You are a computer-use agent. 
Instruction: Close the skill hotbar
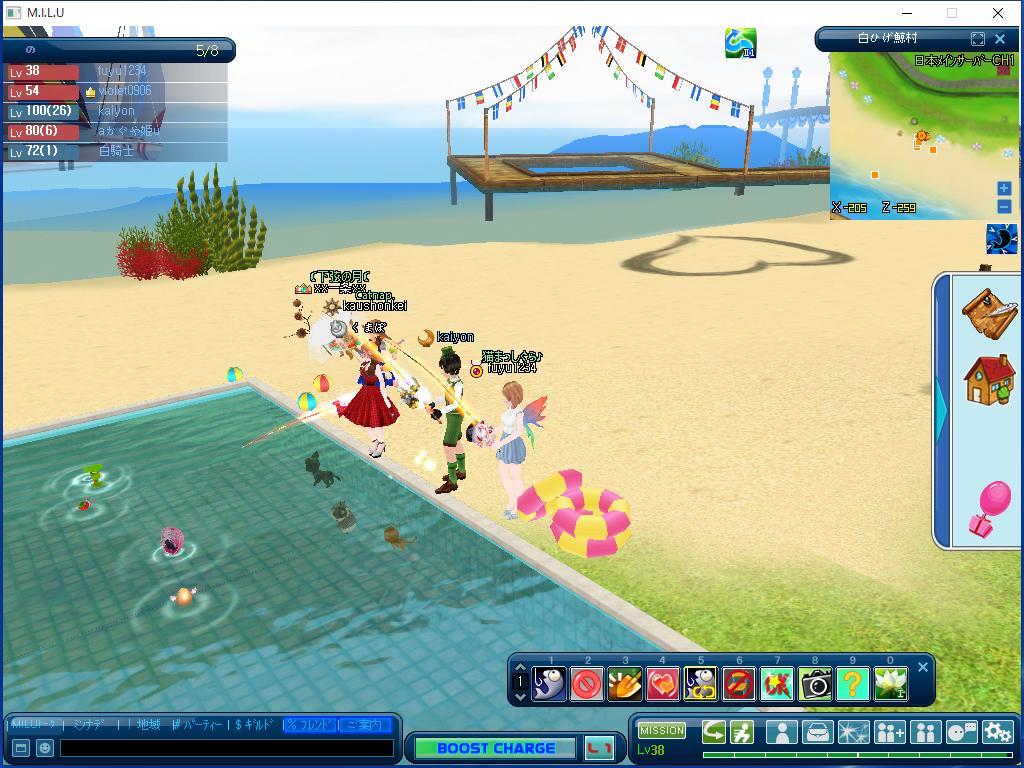pos(923,667)
